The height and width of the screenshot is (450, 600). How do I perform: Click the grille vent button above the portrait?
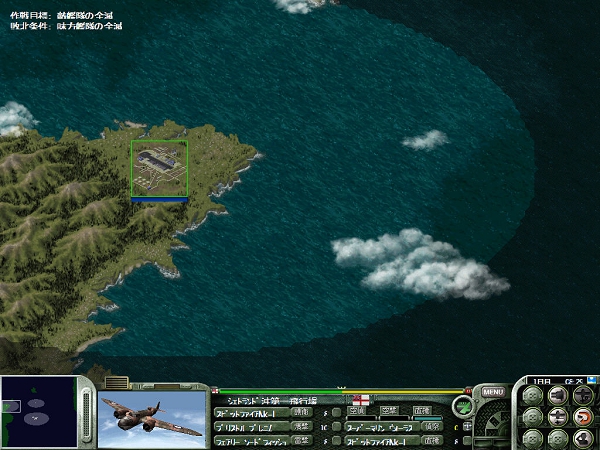coord(117,382)
